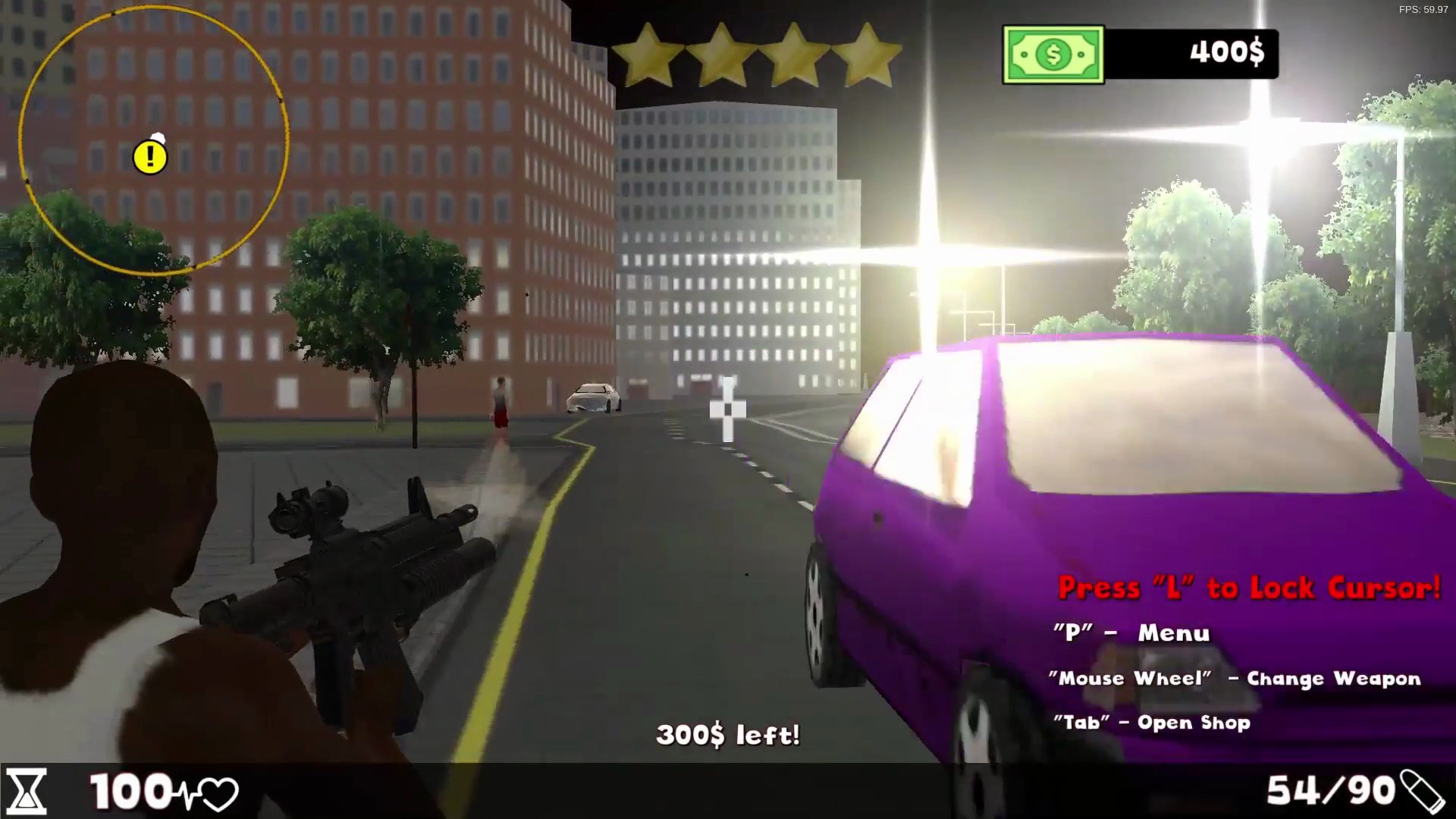Open Change Weapon from the Mouse Wheel hint
The image size is (1456, 819).
click(1233, 678)
